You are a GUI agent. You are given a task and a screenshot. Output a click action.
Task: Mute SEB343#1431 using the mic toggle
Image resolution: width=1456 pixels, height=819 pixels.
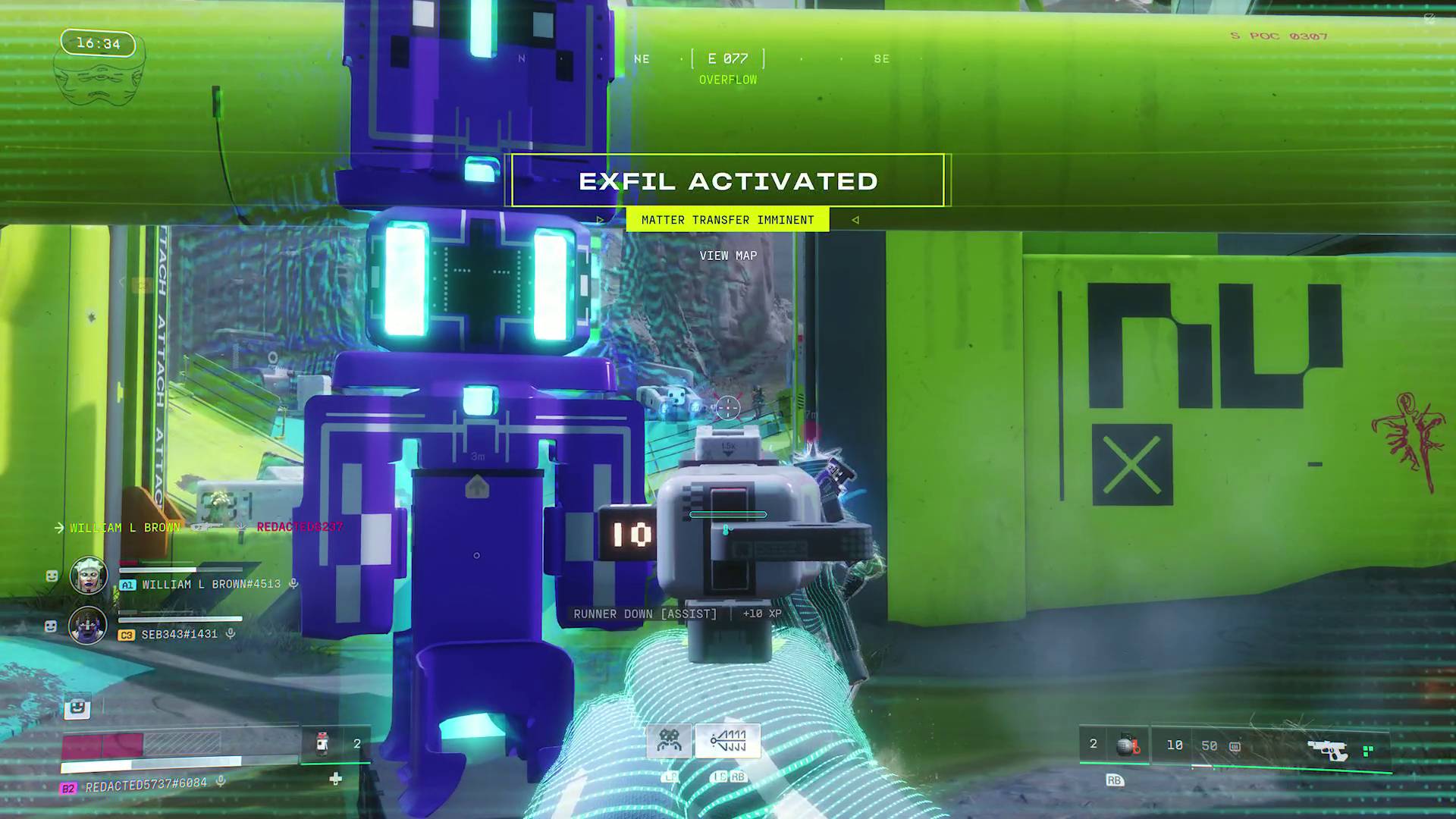point(231,634)
